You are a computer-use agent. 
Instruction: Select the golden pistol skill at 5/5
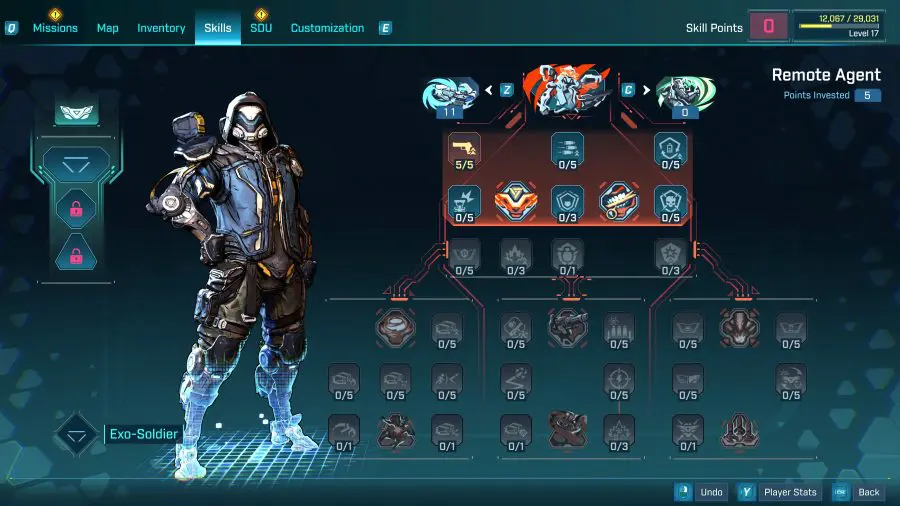(464, 149)
